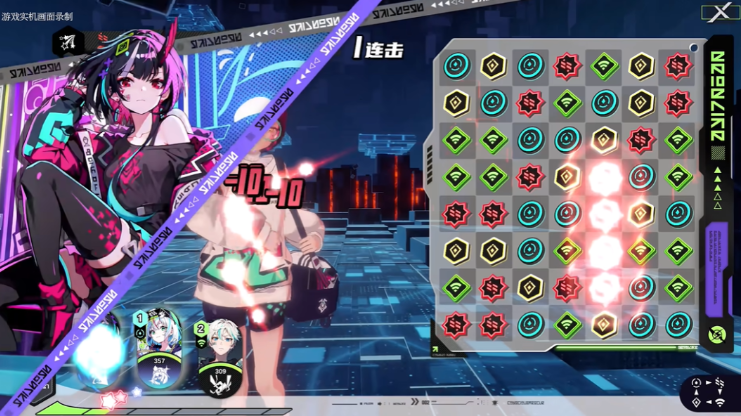741x416 pixels.
Task: Click the green circular icon under the purple panel
Action: tap(716, 335)
